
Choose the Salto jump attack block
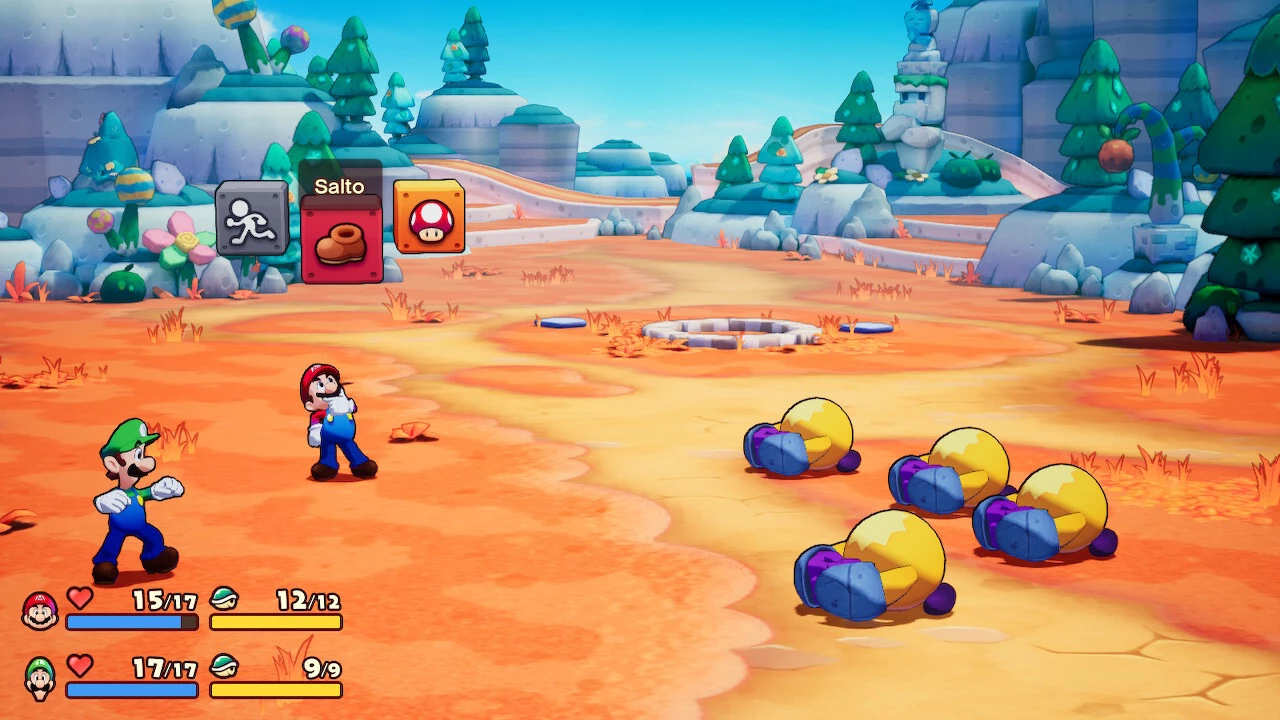point(341,240)
